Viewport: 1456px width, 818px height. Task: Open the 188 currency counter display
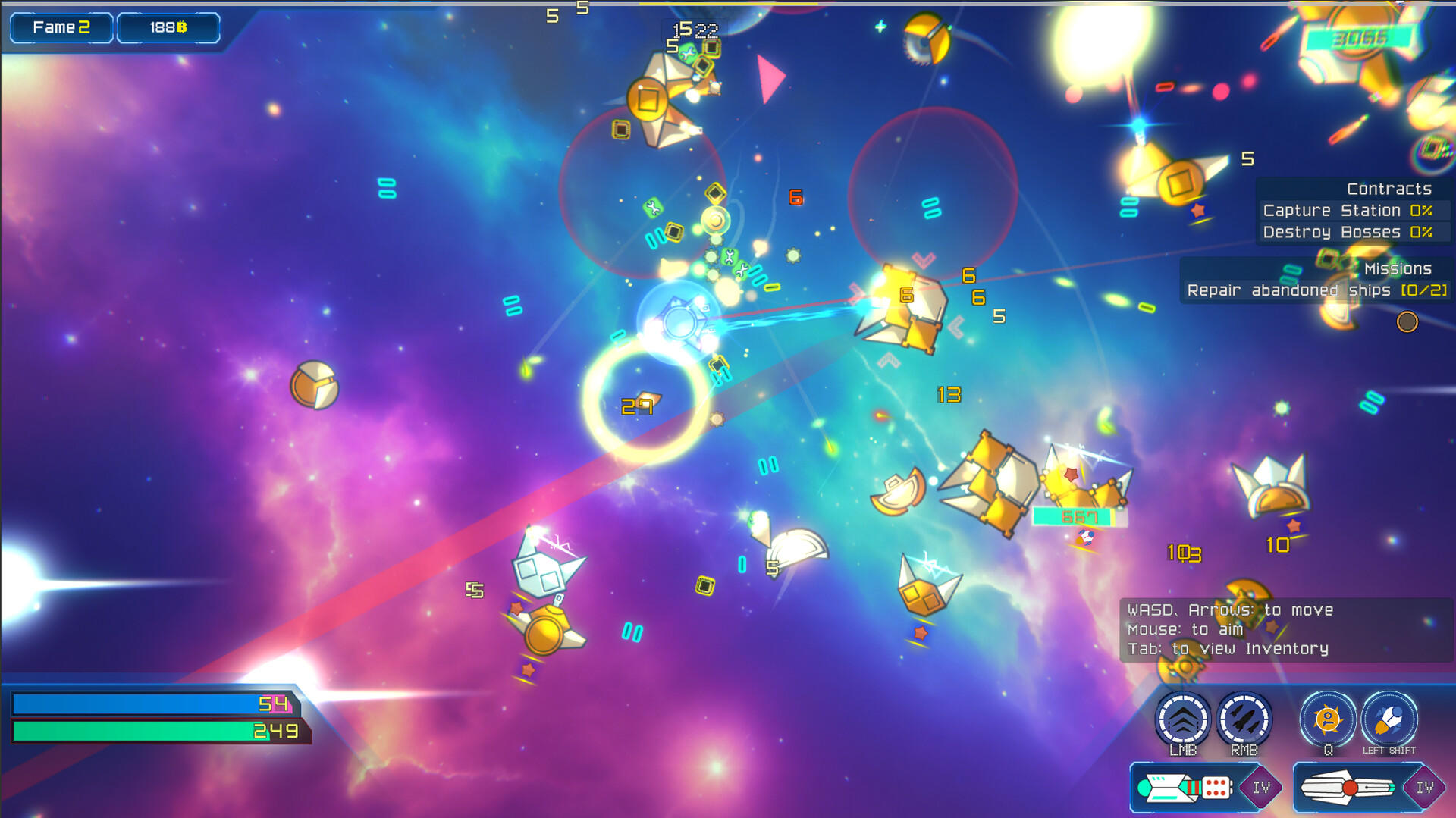pyautogui.click(x=168, y=27)
